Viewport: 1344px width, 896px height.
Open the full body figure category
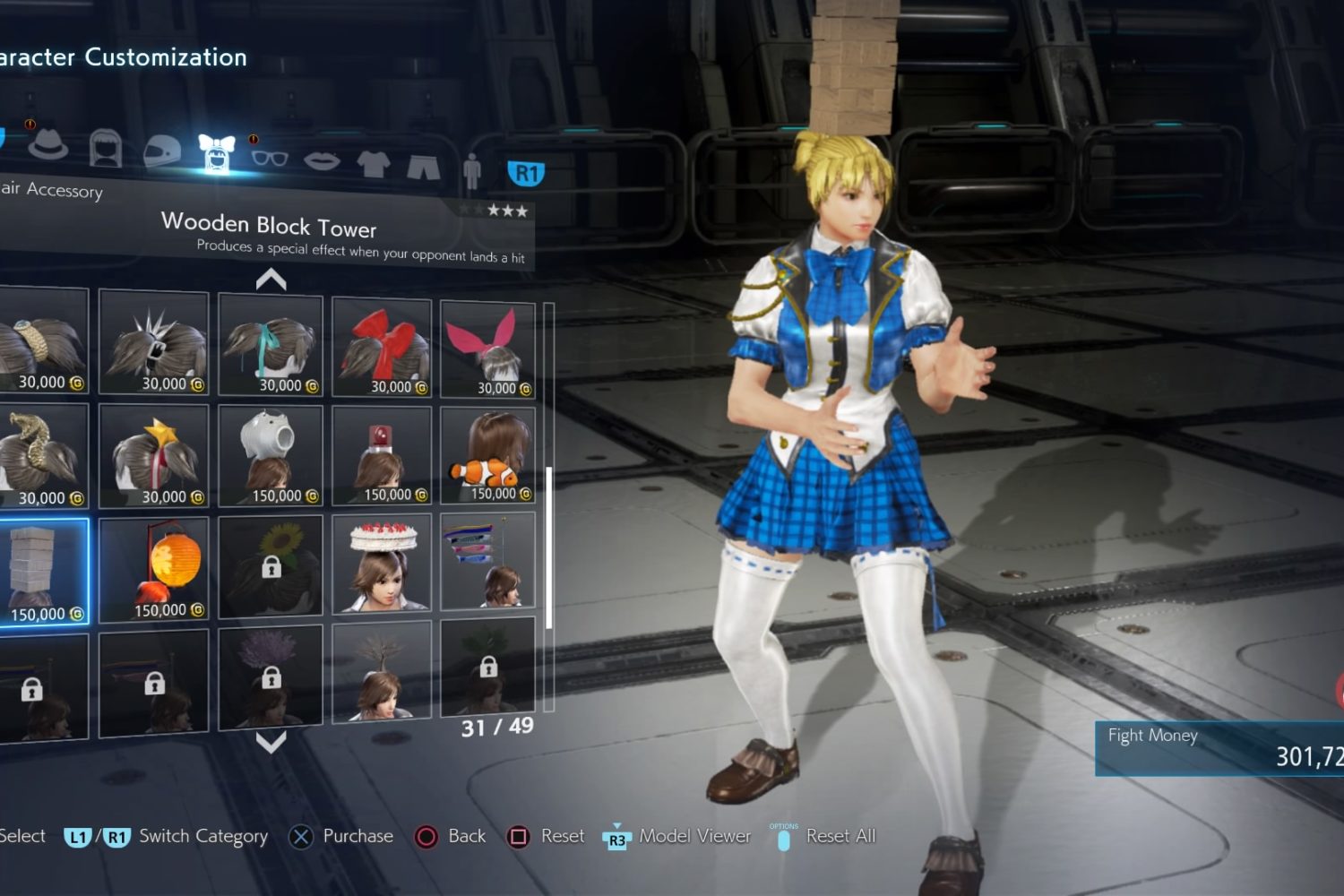tap(472, 170)
